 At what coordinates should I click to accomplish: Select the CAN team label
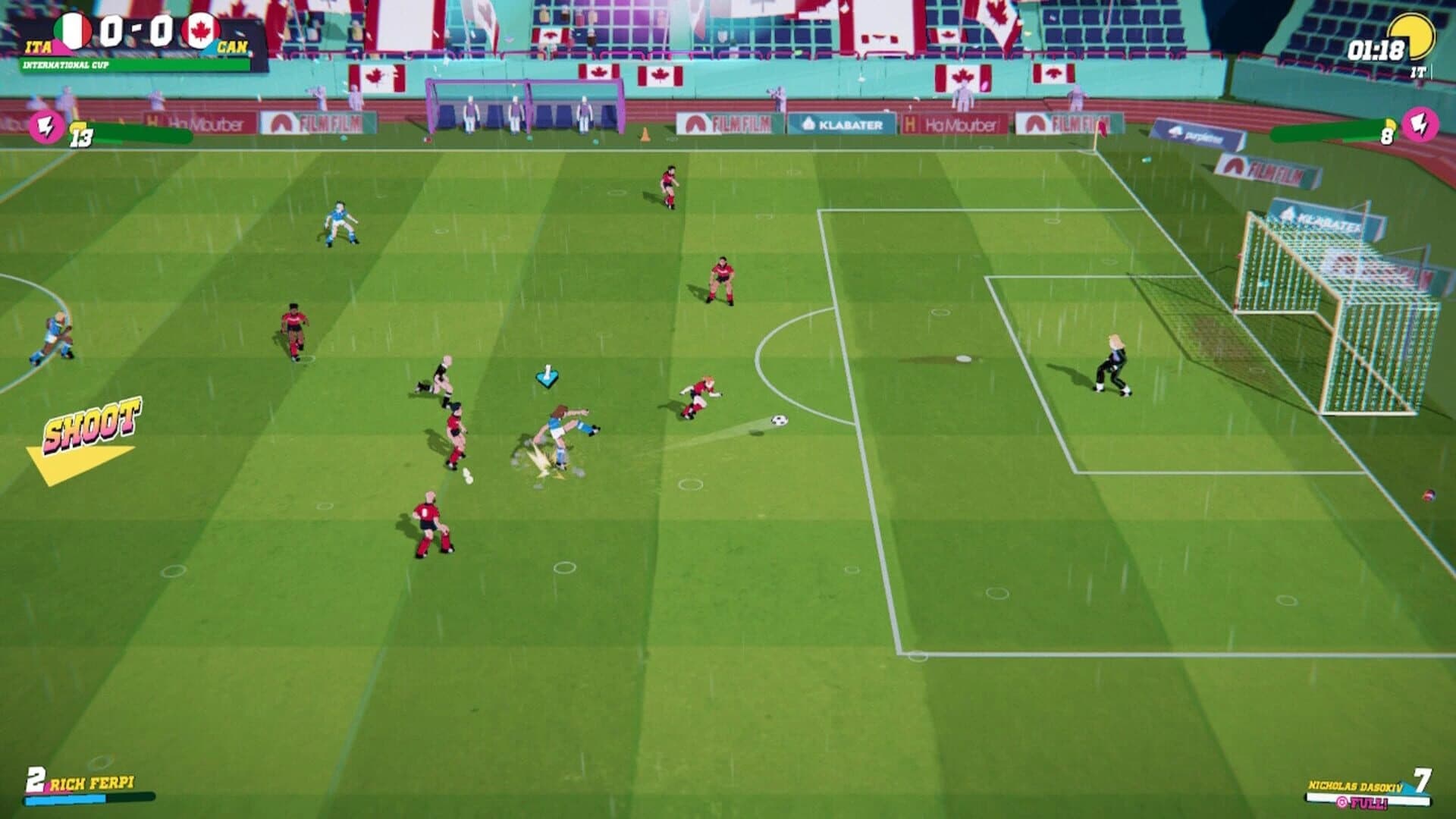[232, 45]
